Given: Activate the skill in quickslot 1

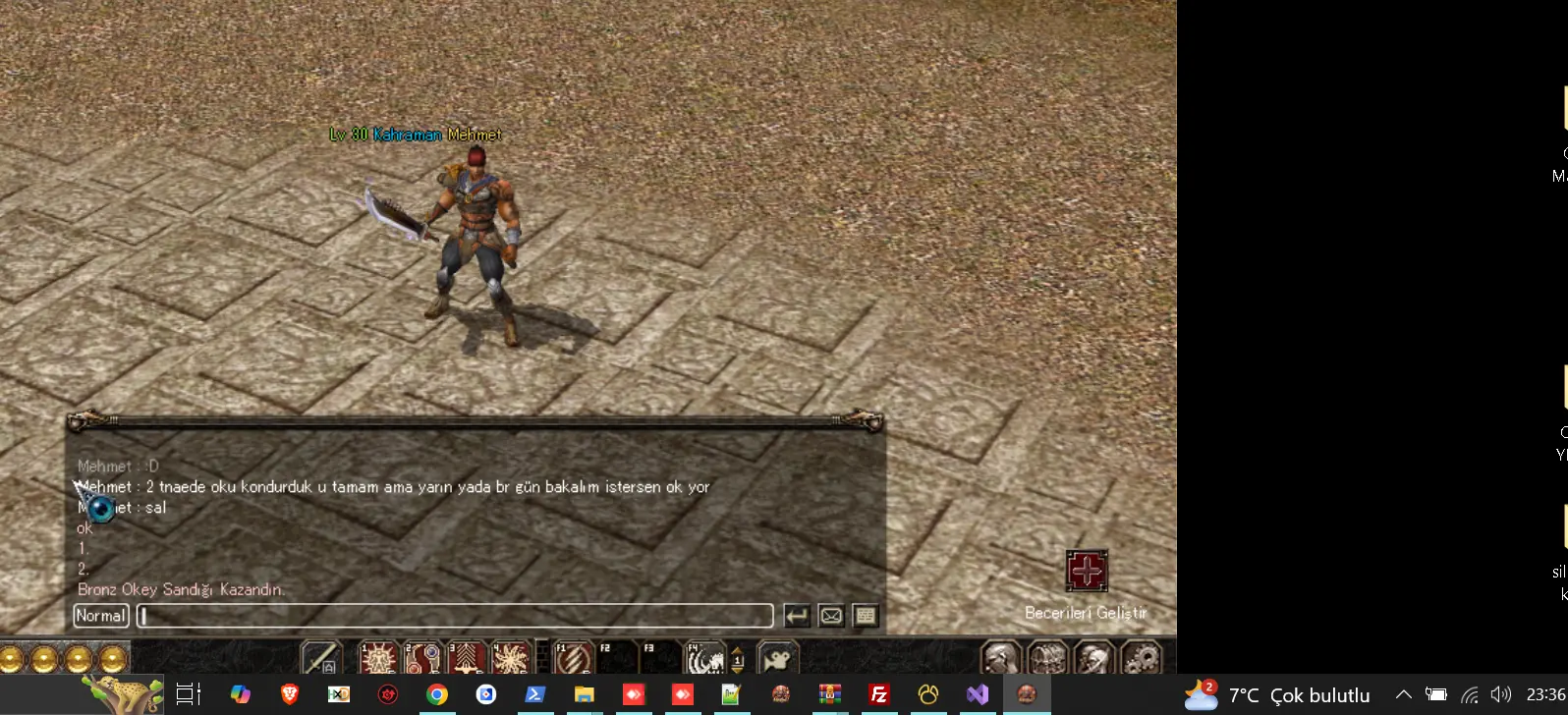Looking at the screenshot, I should click(378, 658).
